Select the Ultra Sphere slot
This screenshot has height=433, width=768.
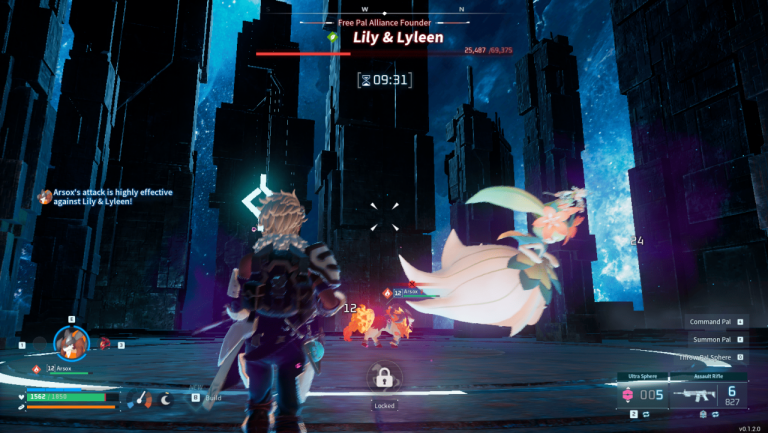pos(644,394)
